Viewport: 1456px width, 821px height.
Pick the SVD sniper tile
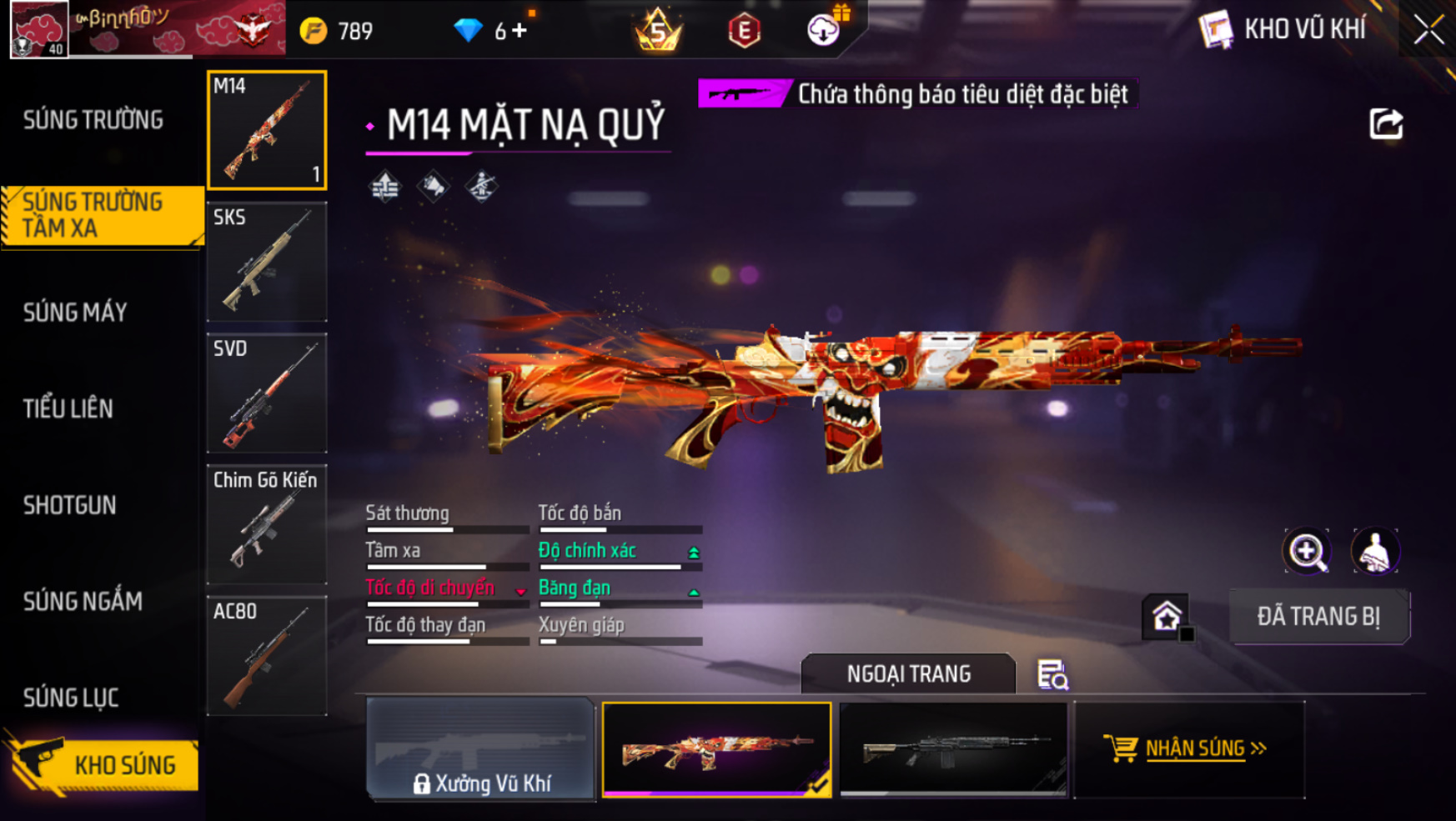click(267, 393)
